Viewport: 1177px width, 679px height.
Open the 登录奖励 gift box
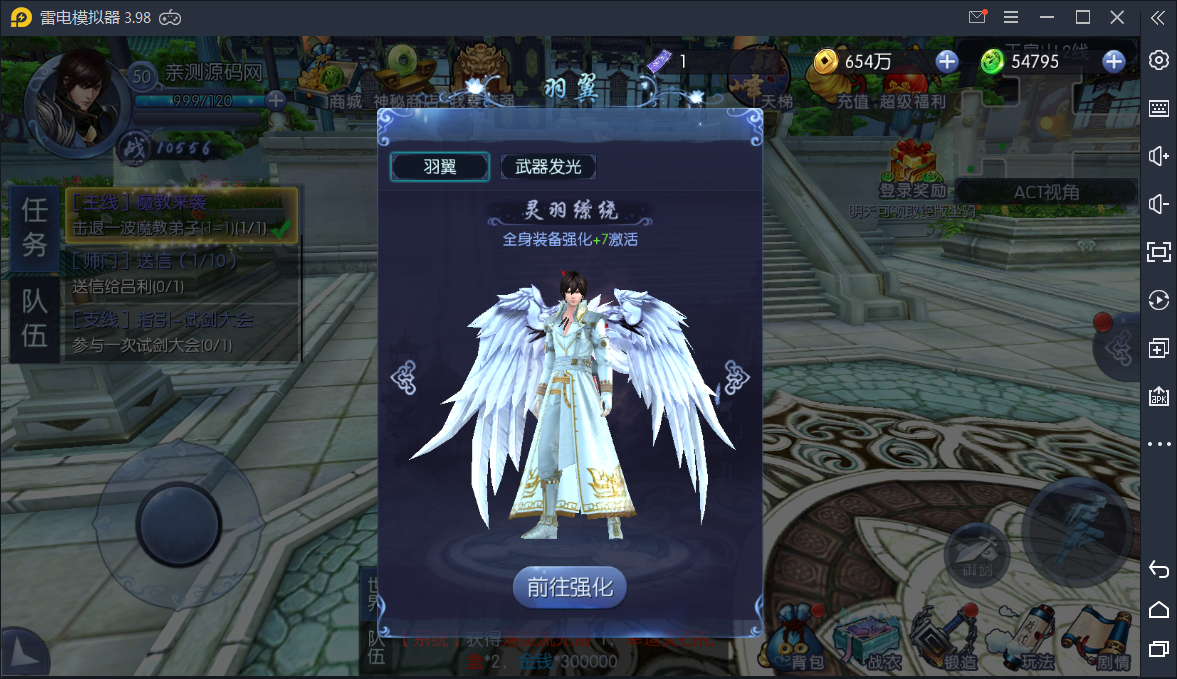912,168
